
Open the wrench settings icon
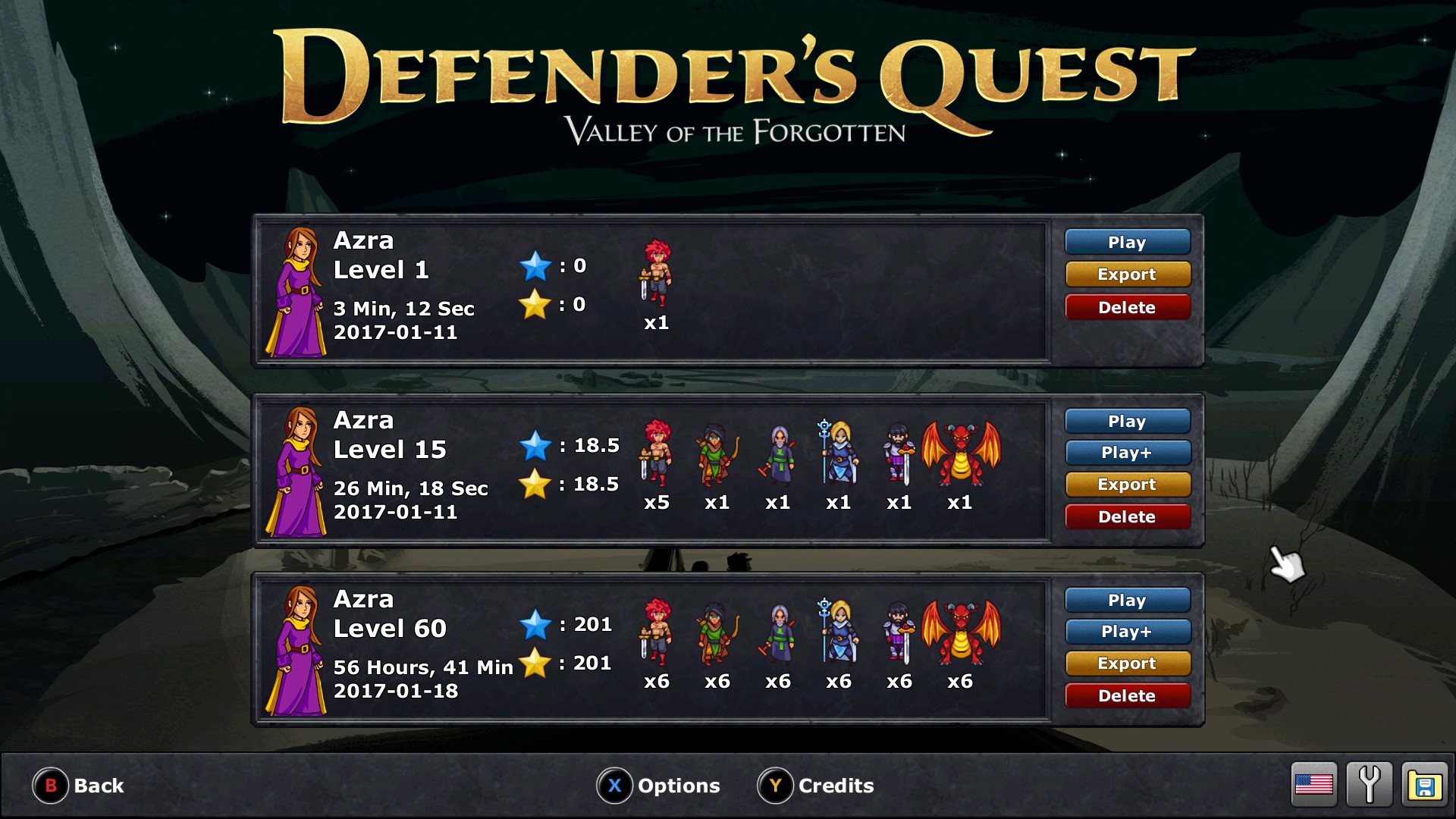[x=1370, y=784]
